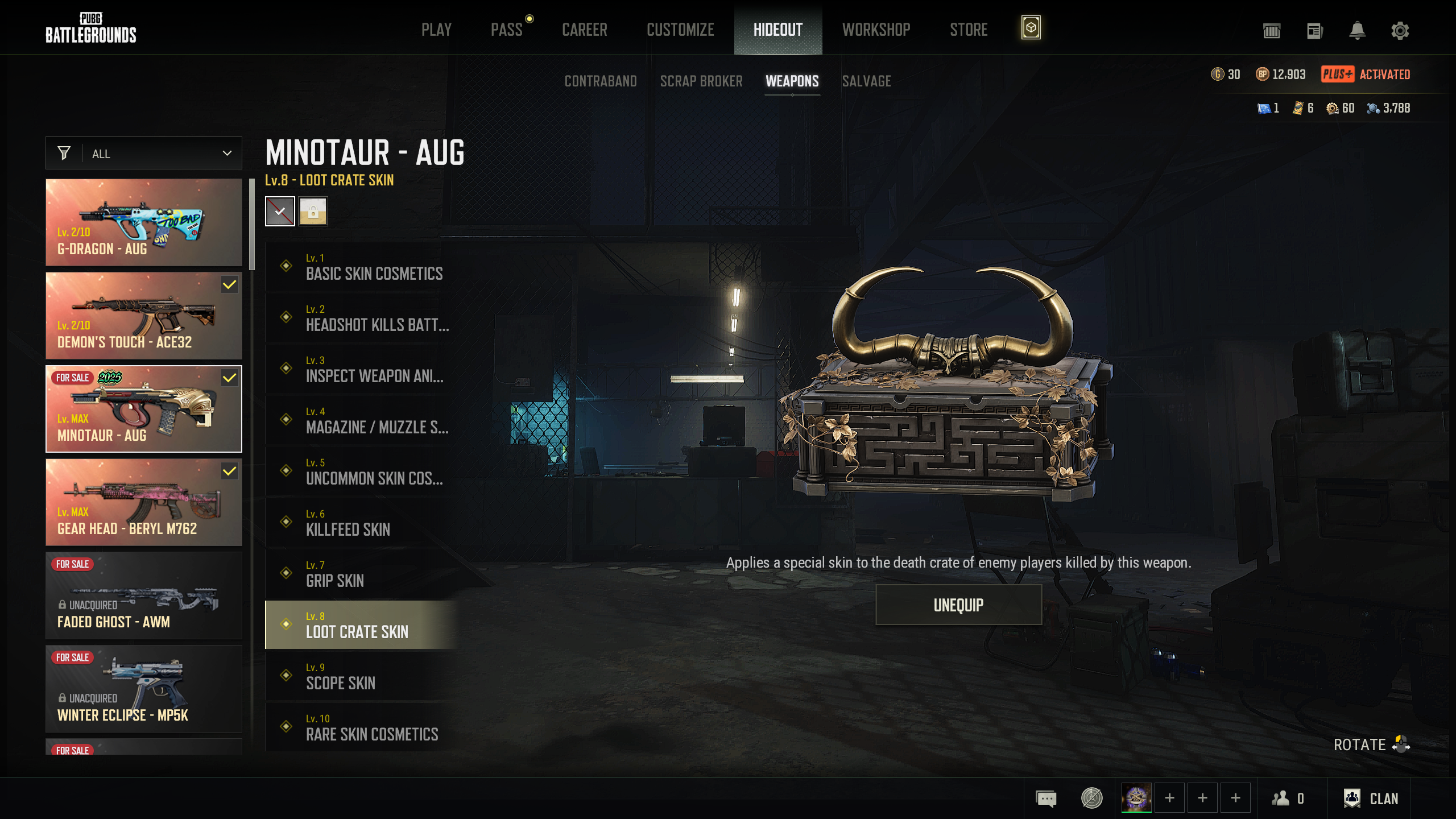Viewport: 1456px width, 819px height.
Task: Go to the CONTRABAND sub-tab
Action: [x=601, y=81]
